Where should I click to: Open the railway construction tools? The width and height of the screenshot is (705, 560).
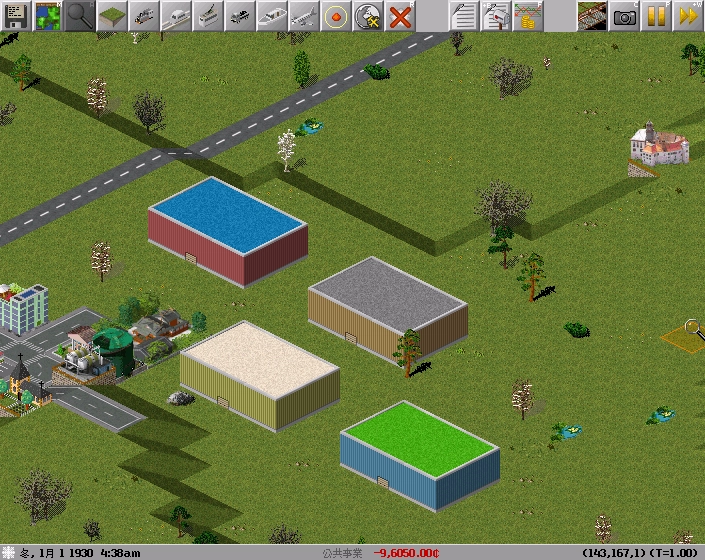point(144,15)
